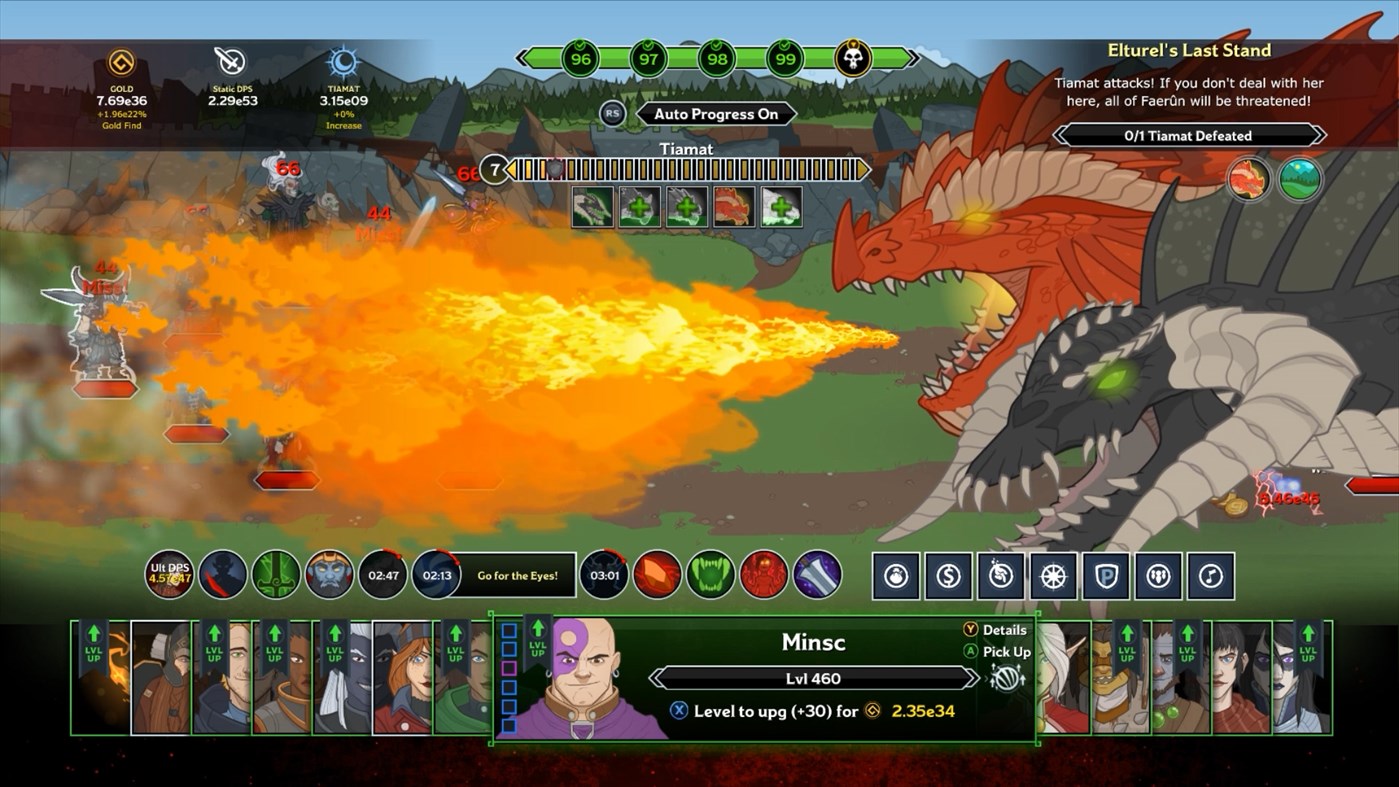Click the Ult DPS champion icon
The width and height of the screenshot is (1399, 787).
[x=169, y=575]
